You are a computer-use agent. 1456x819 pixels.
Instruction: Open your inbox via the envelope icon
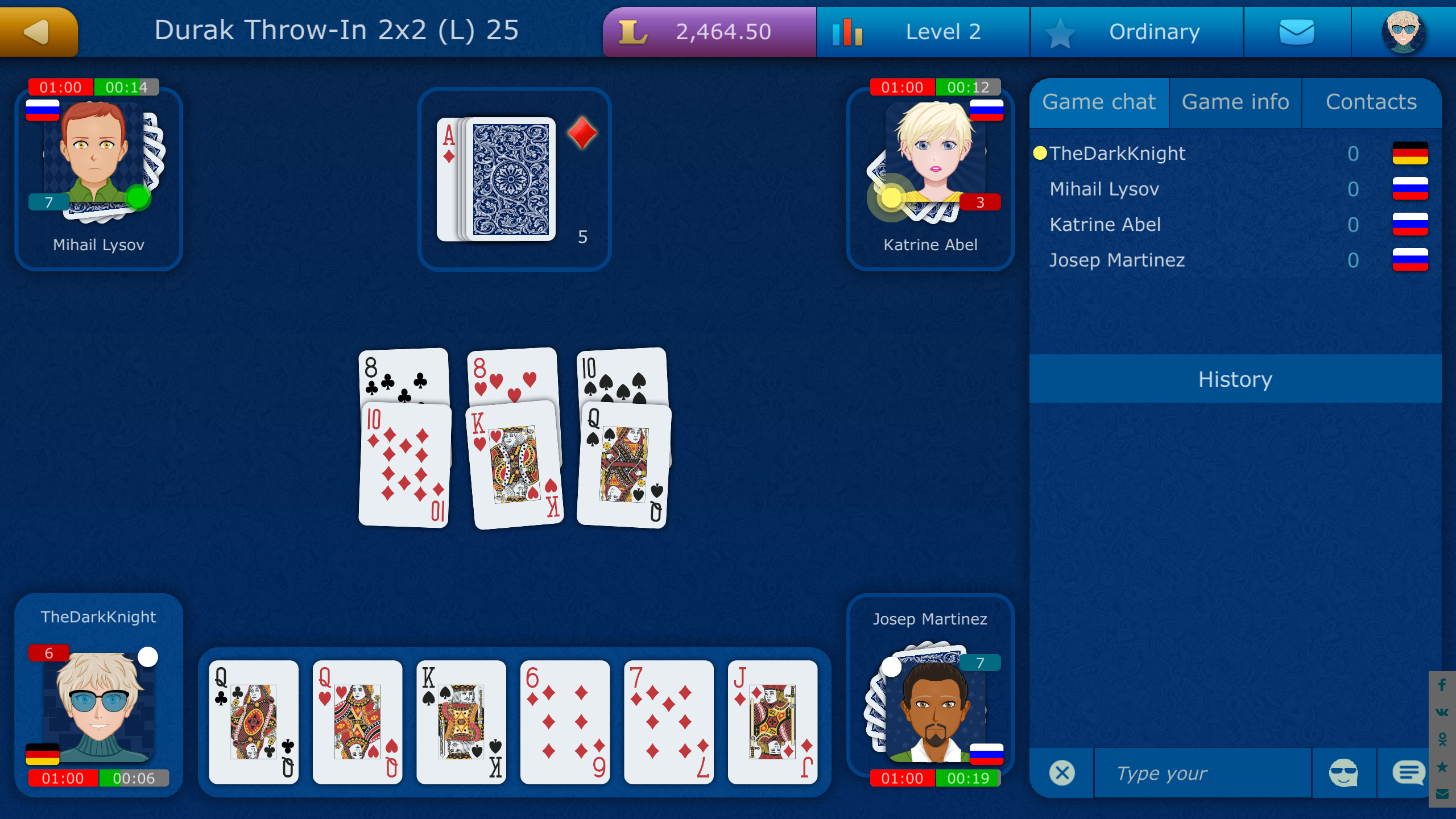(x=1297, y=31)
